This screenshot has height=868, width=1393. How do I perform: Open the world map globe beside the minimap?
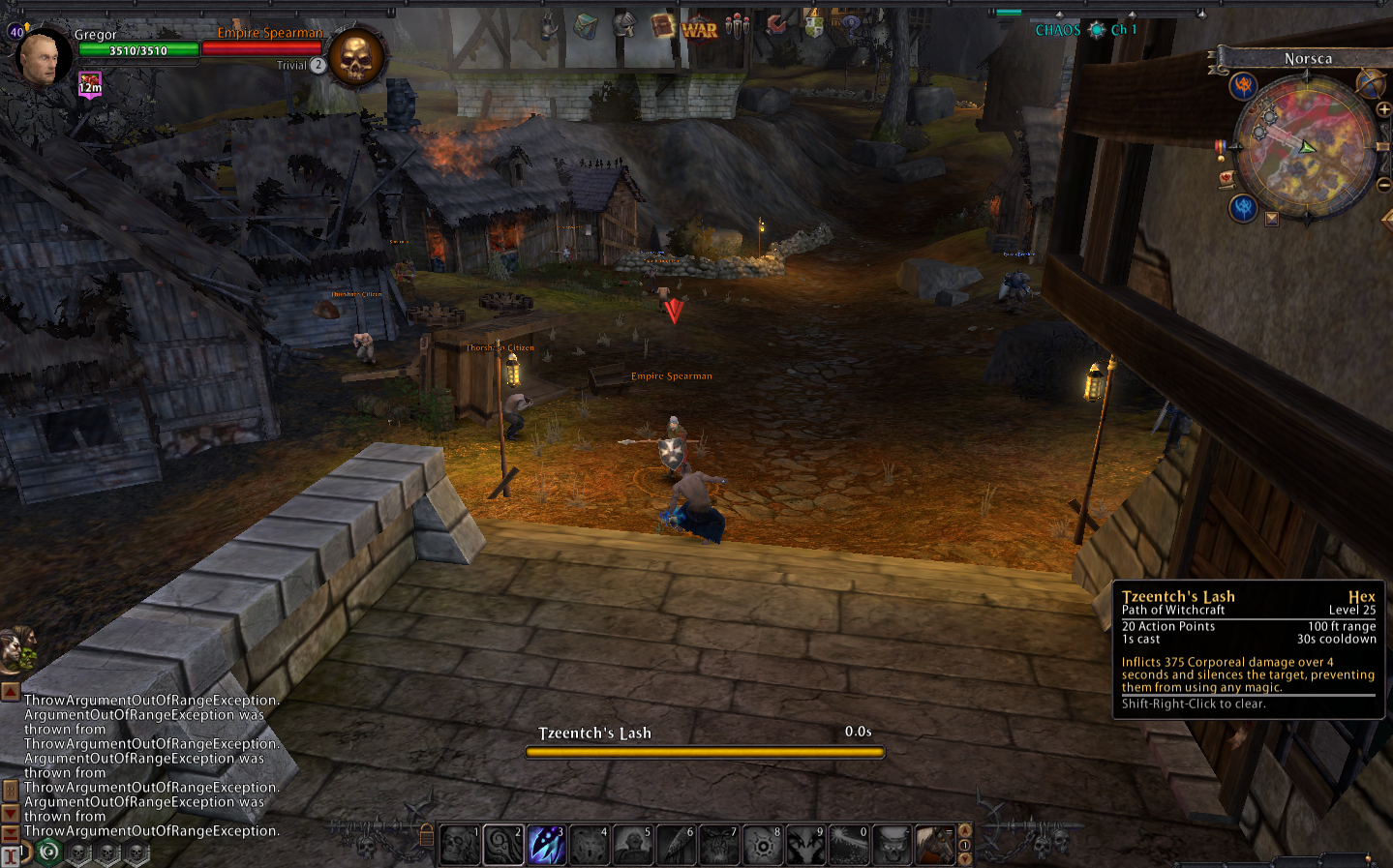click(1370, 84)
